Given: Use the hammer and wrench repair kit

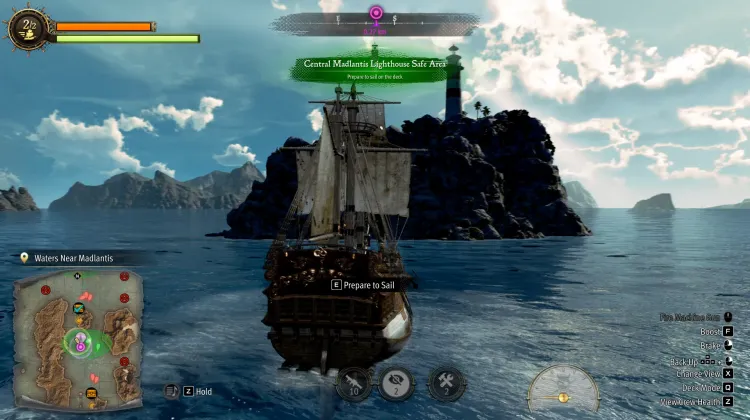Looking at the screenshot, I should click(446, 382).
